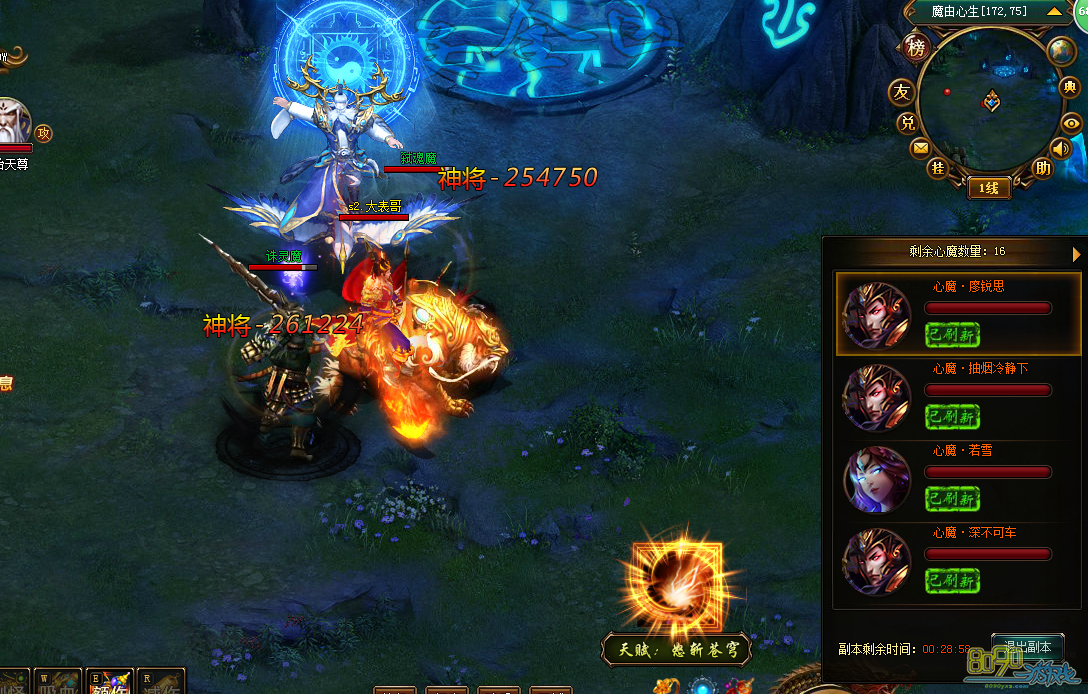The image size is (1088, 694).
Task: Collapse the boss list panel arrow
Action: pyautogui.click(x=1077, y=254)
